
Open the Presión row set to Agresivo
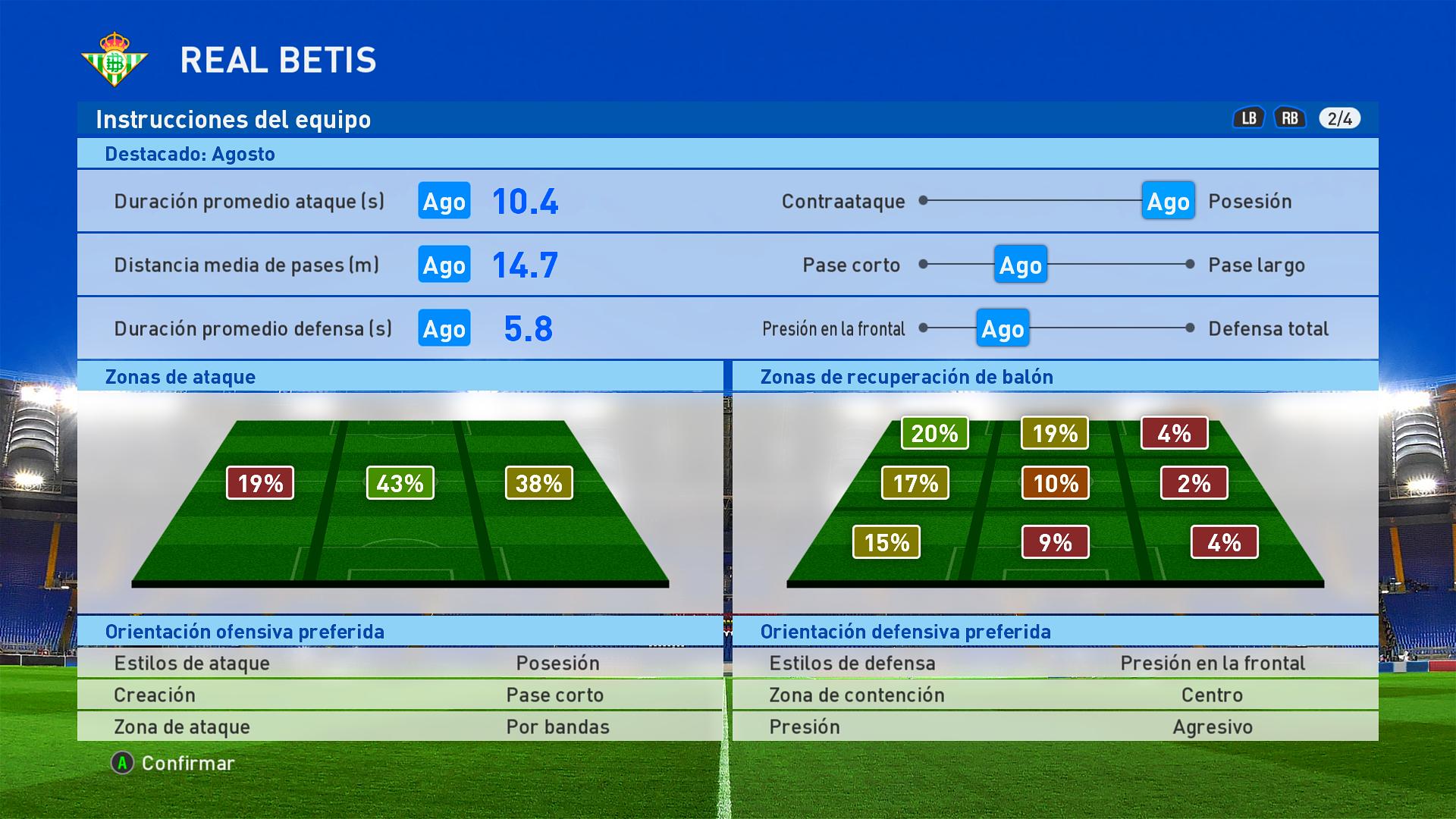(x=1055, y=726)
